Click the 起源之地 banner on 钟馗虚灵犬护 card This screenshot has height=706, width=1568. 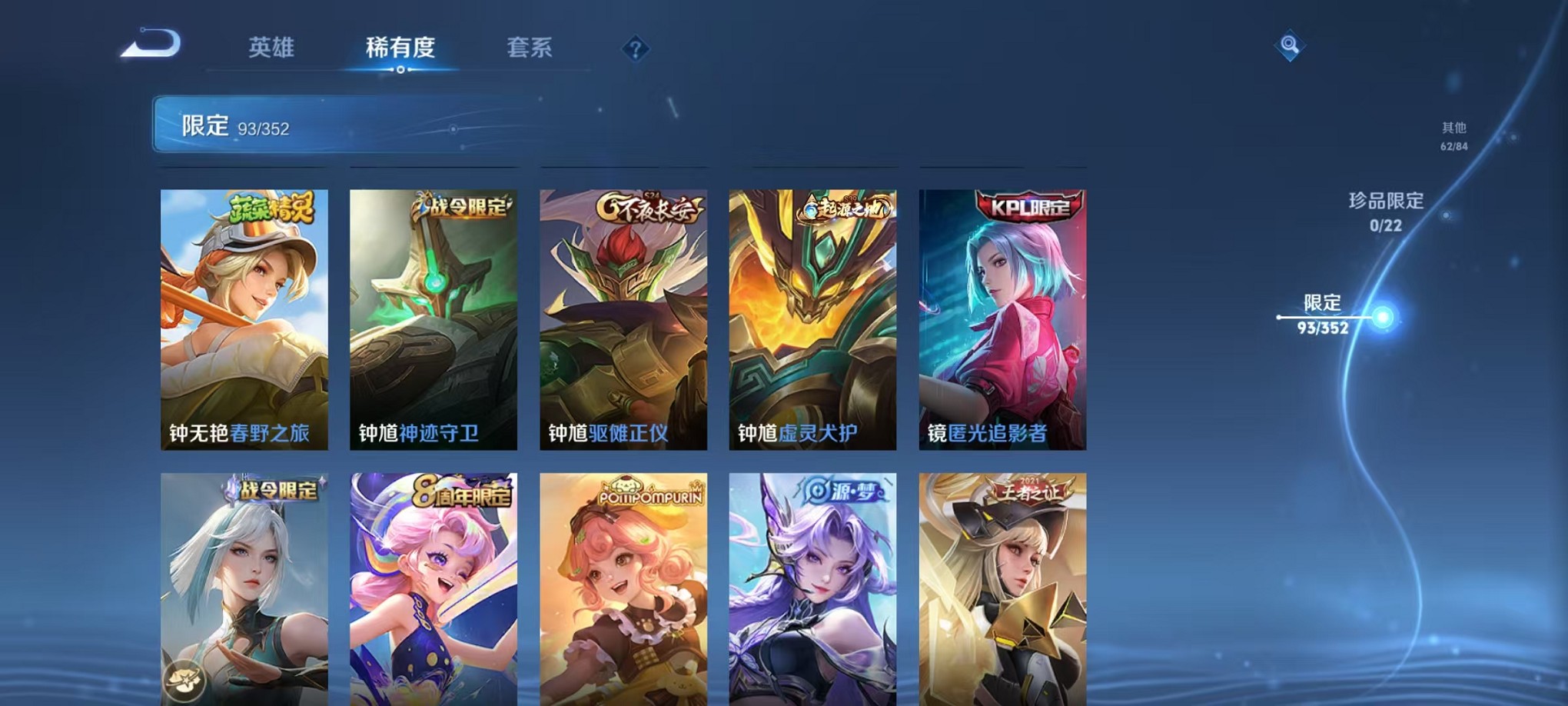842,207
